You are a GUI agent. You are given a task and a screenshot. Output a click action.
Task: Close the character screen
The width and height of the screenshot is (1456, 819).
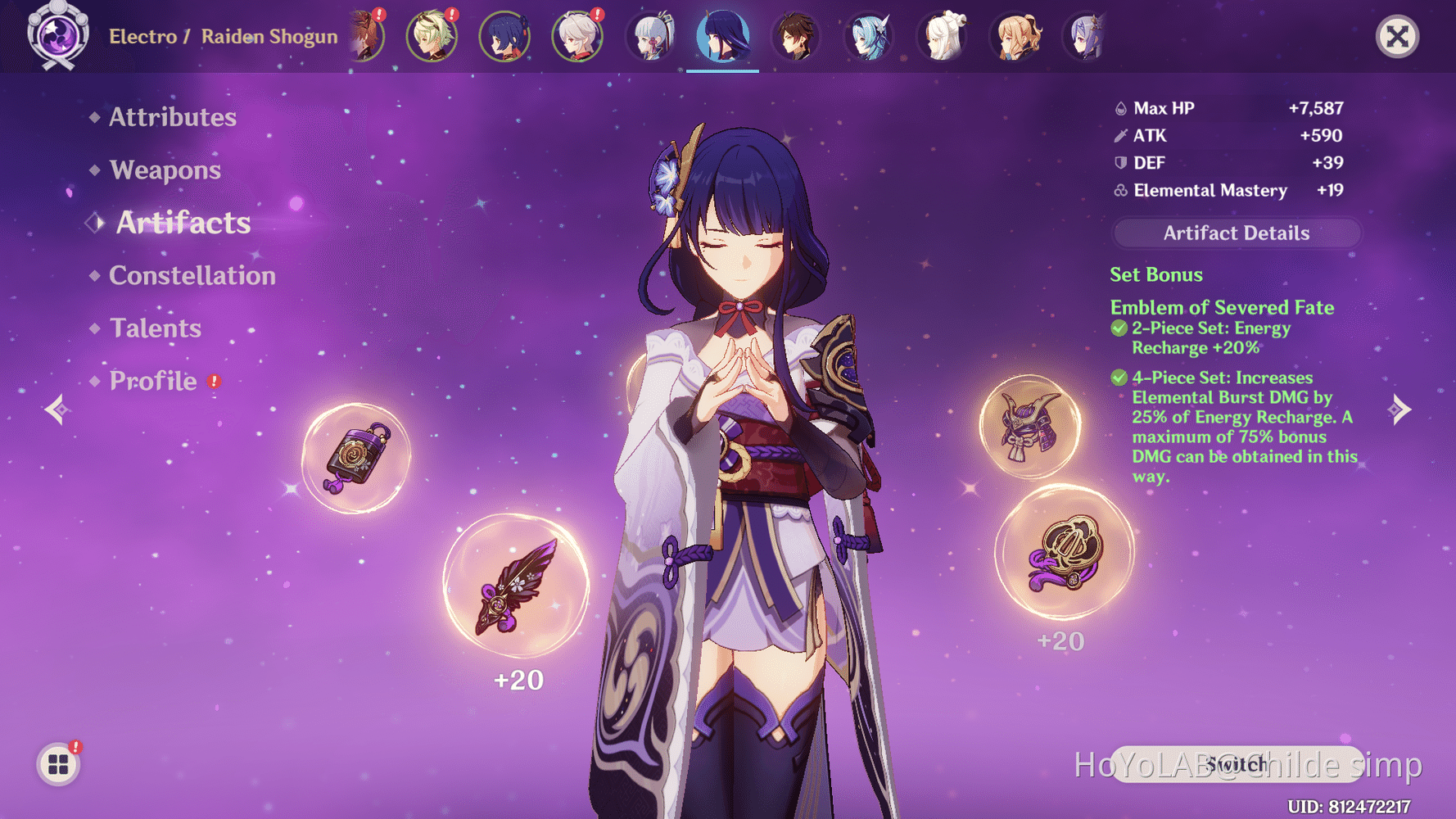(x=1397, y=37)
